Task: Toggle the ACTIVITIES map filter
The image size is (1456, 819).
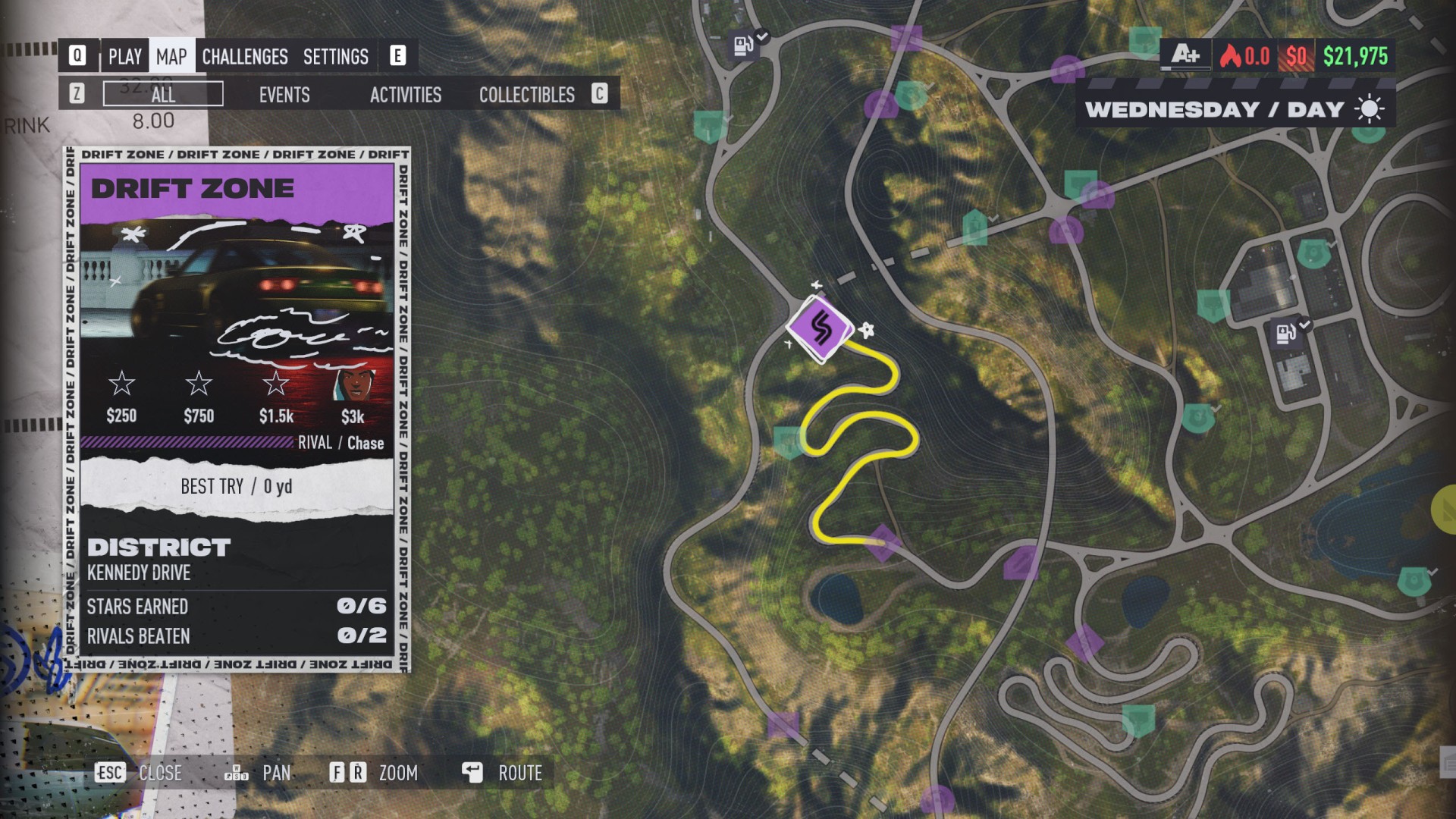Action: point(406,95)
